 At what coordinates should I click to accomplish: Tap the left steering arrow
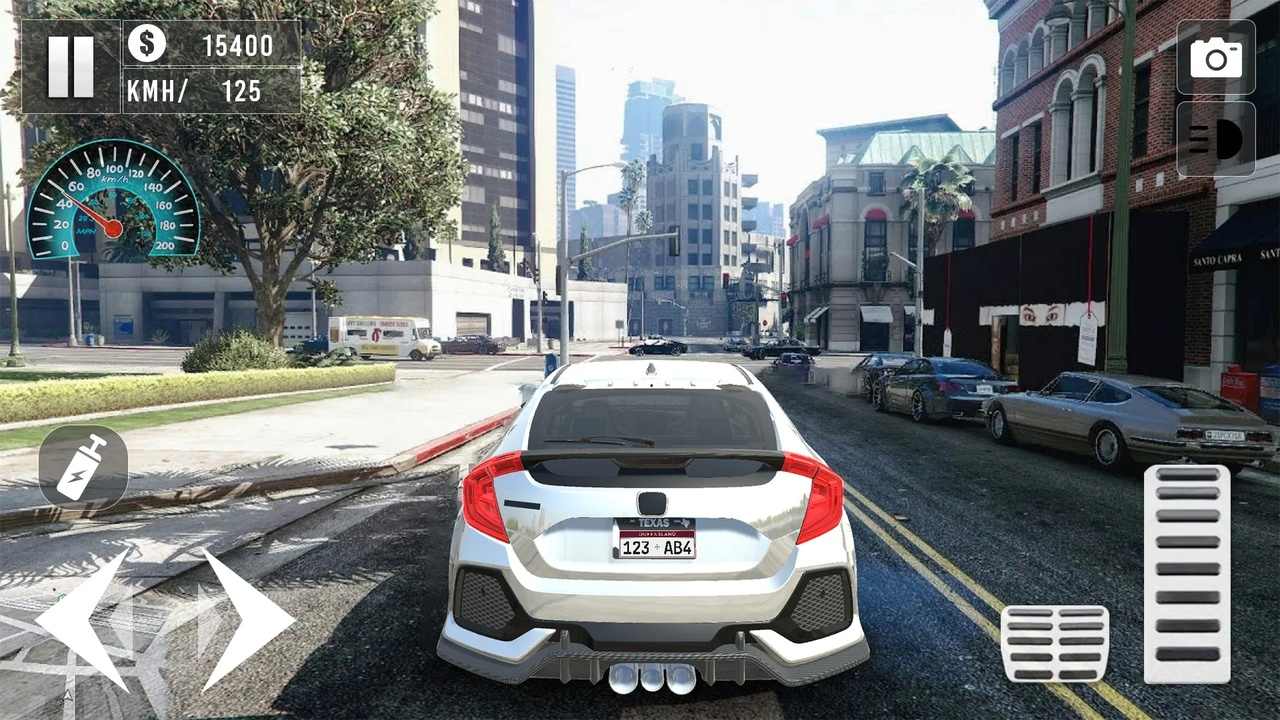(85, 620)
